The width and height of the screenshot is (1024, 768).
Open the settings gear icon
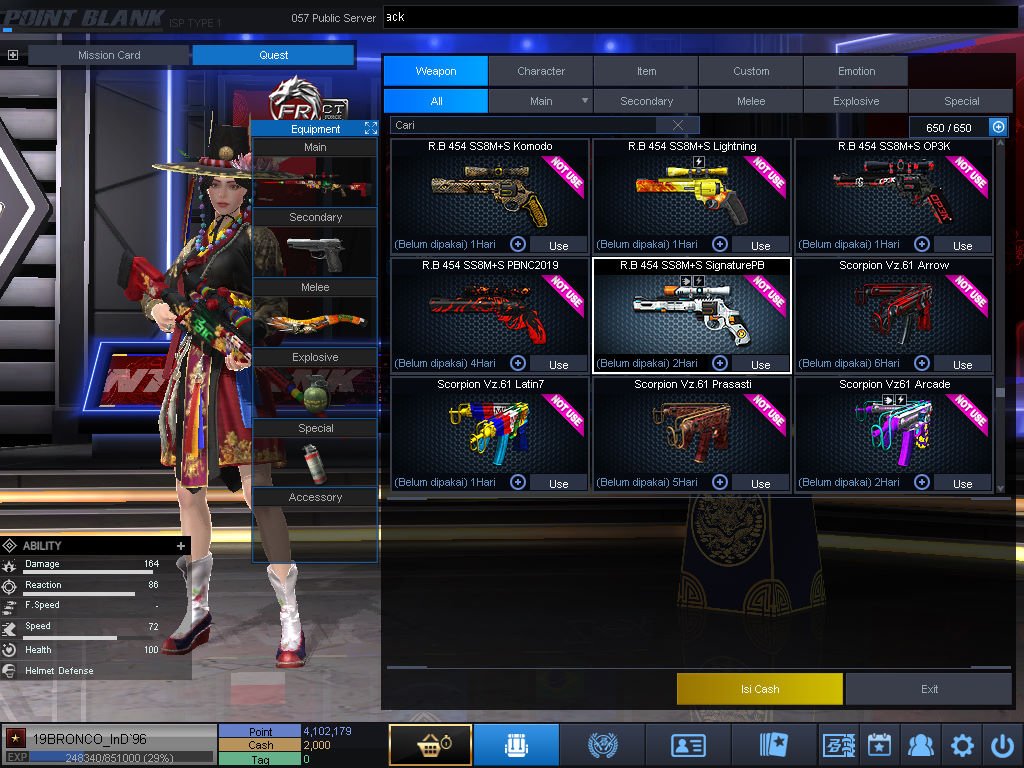[962, 745]
